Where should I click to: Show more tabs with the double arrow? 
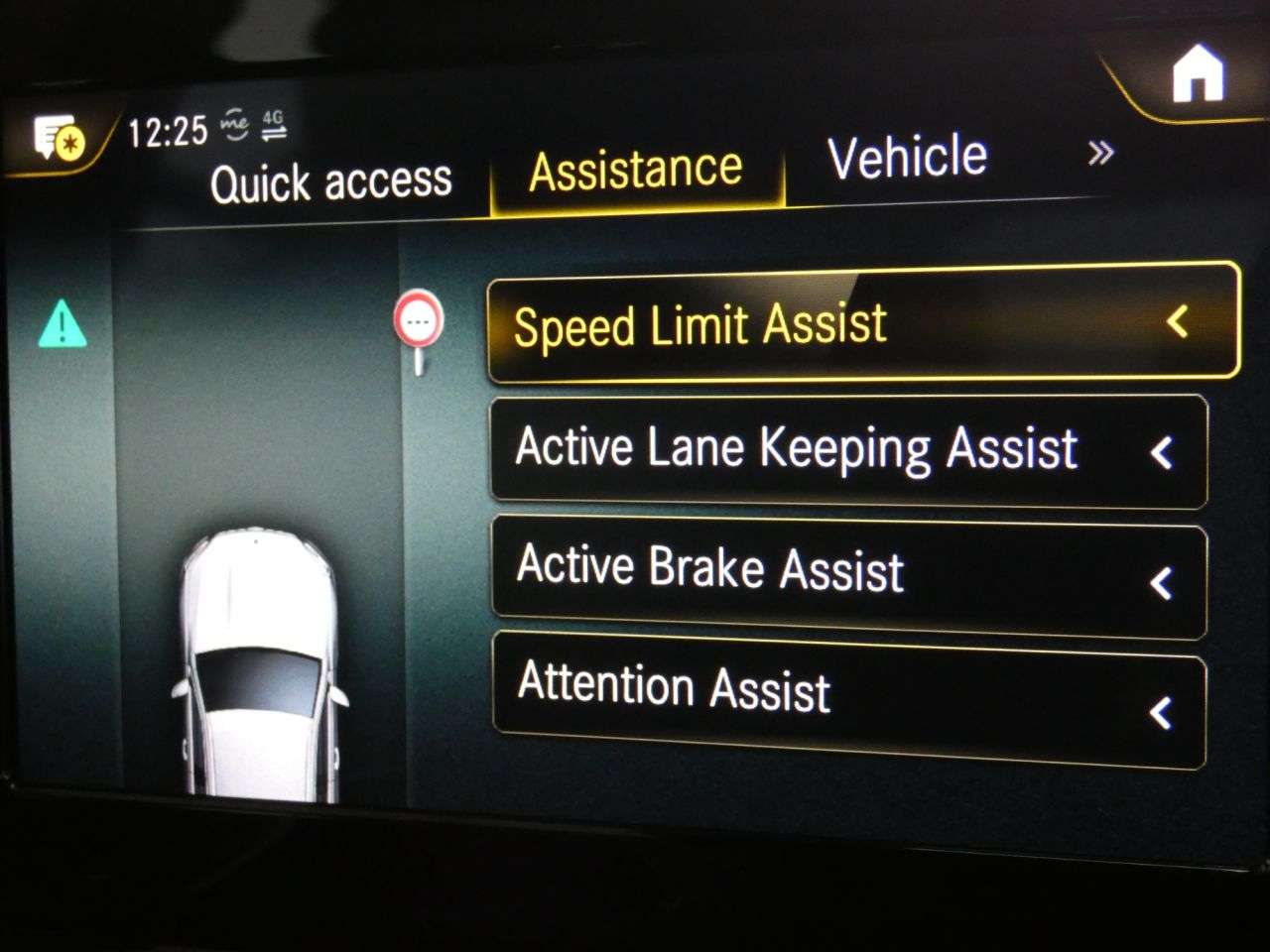[x=1099, y=154]
